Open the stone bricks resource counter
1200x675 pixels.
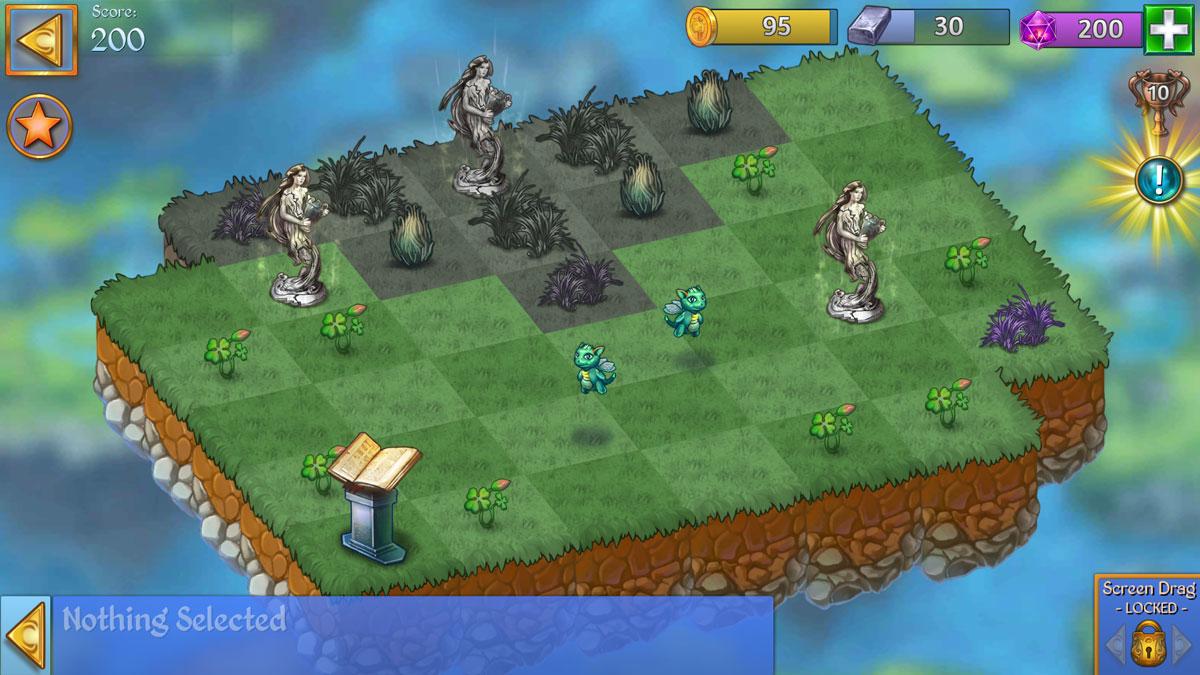coord(928,28)
